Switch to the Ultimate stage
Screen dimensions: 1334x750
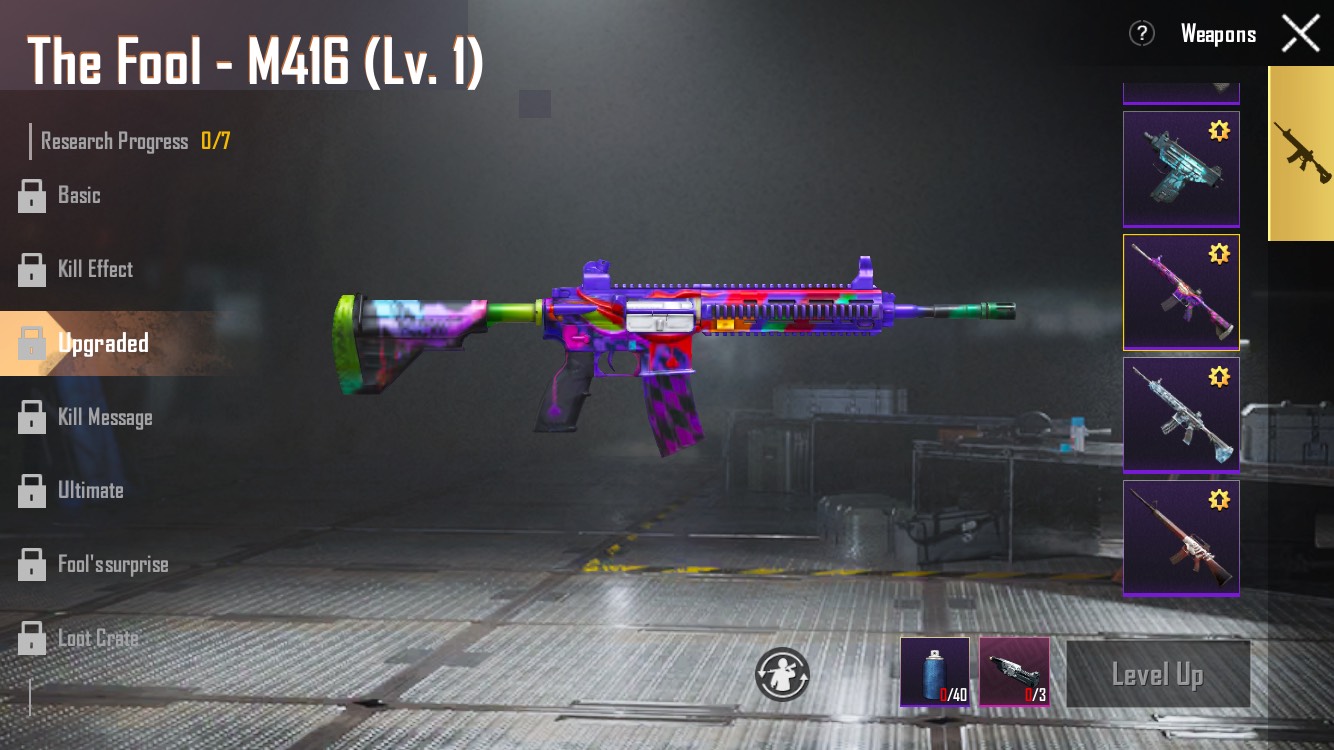pyautogui.click(x=90, y=490)
